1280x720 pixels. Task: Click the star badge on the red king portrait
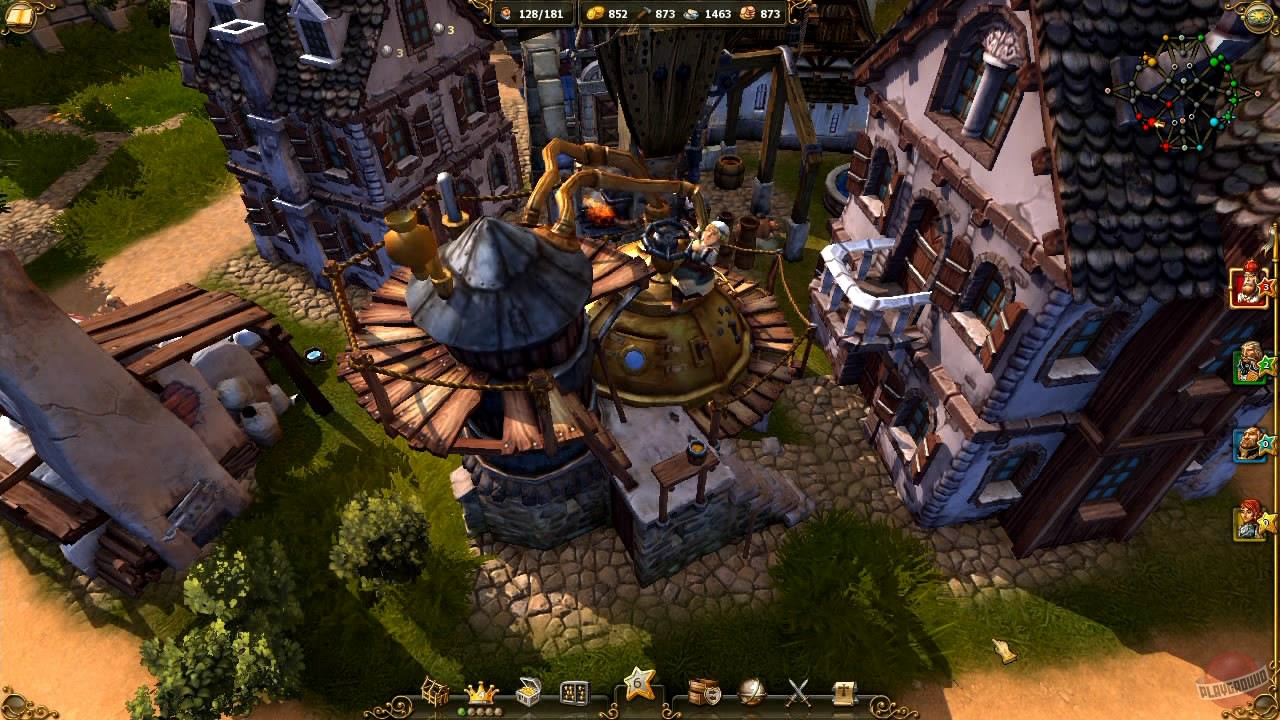click(x=1265, y=289)
